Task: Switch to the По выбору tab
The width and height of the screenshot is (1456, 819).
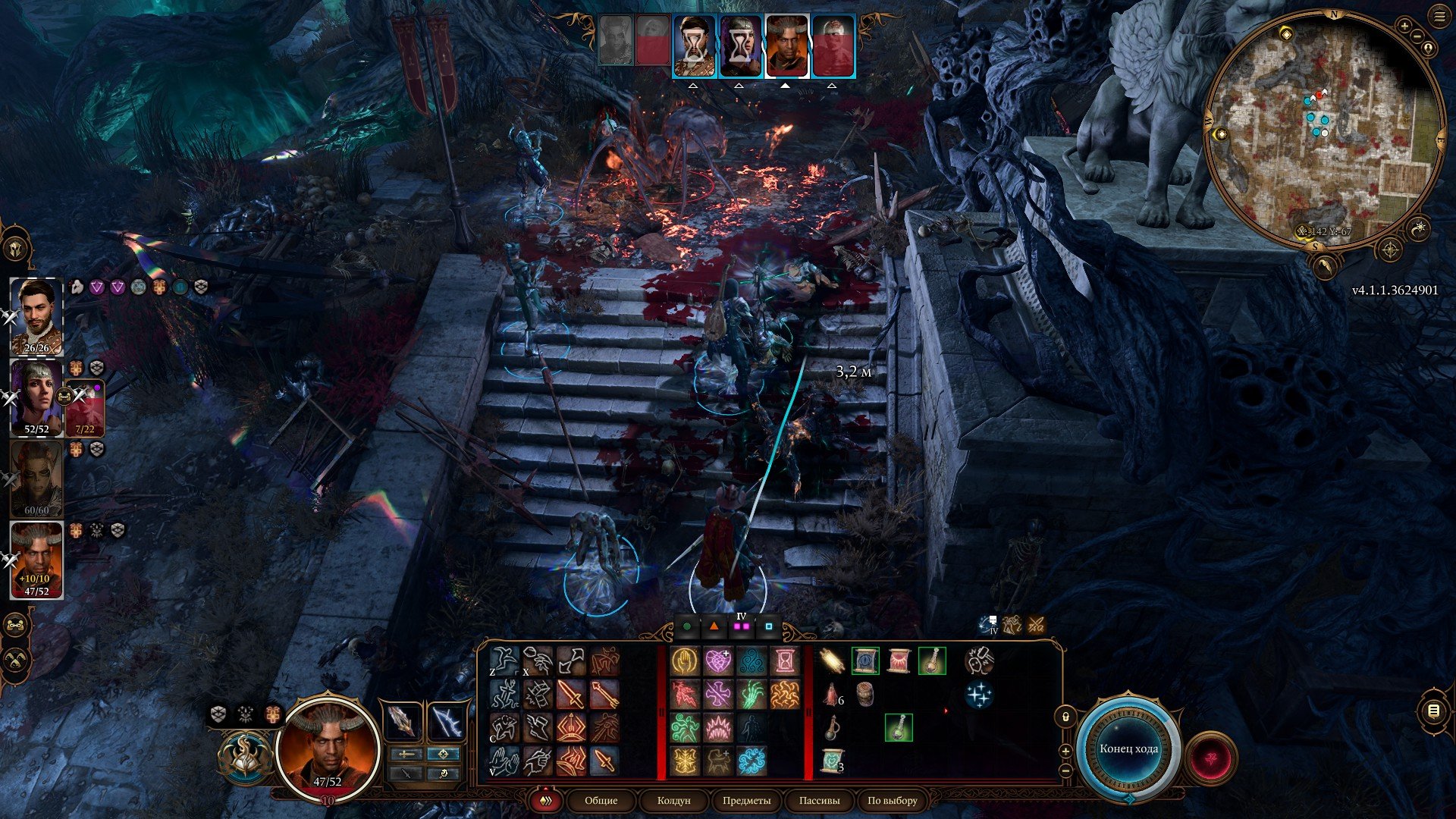Action: click(x=893, y=800)
